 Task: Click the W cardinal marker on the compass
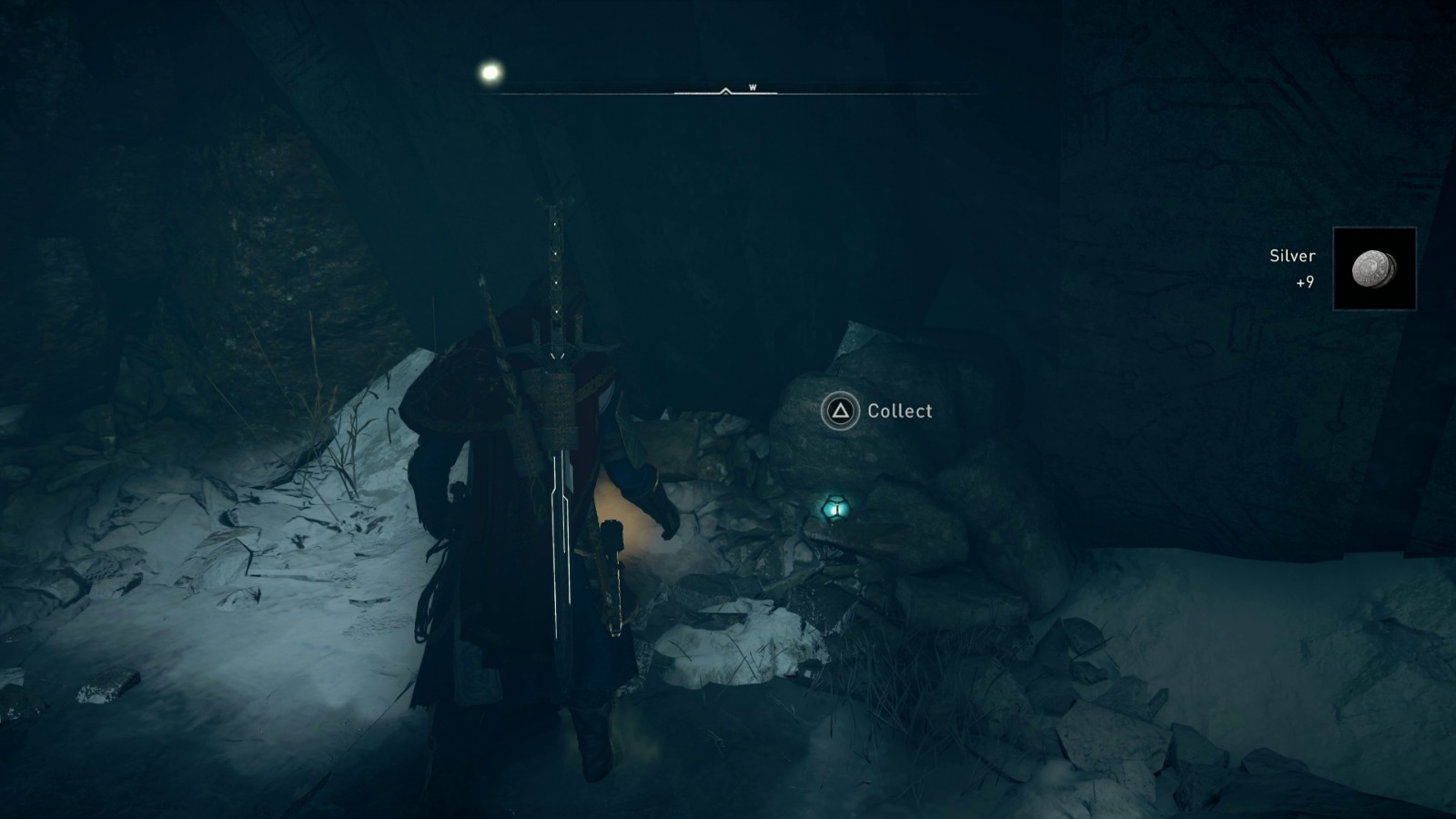tap(753, 87)
